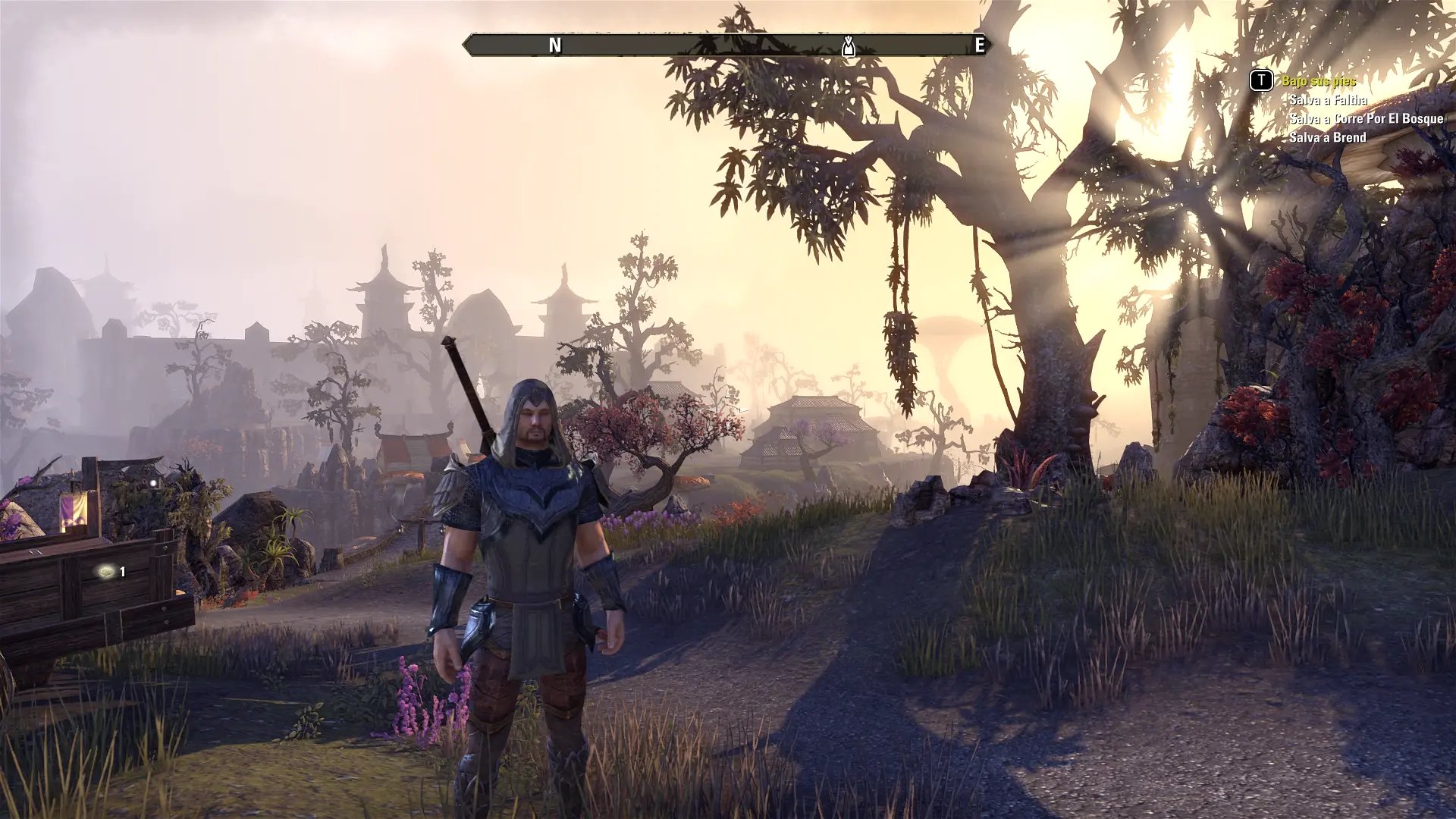Click the North marker on the compass
The image size is (1456, 819).
[555, 45]
